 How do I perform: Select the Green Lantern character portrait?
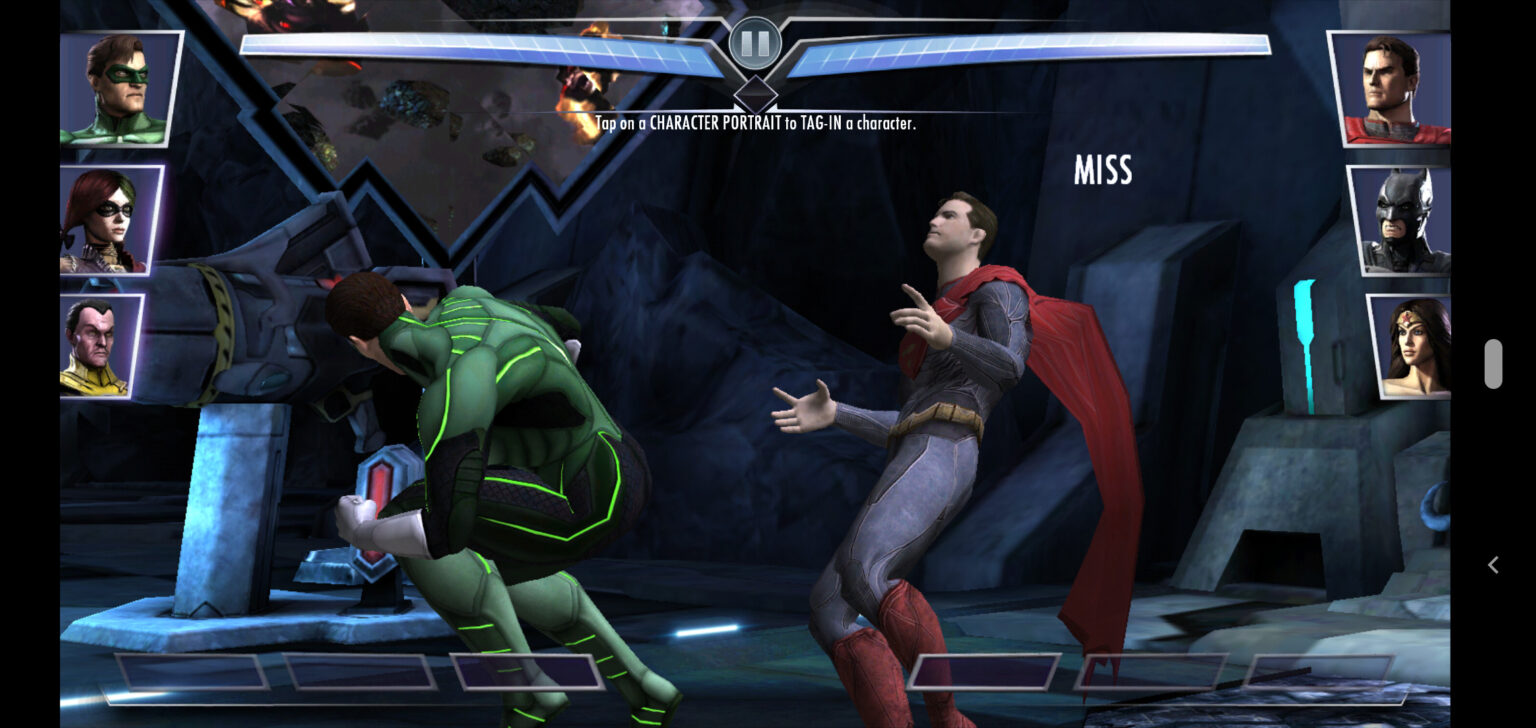pos(118,89)
